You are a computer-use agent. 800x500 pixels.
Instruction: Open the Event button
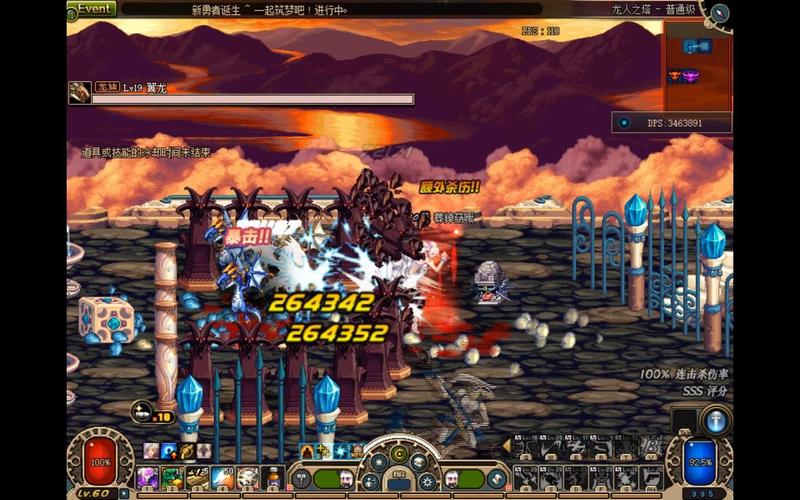(x=92, y=8)
